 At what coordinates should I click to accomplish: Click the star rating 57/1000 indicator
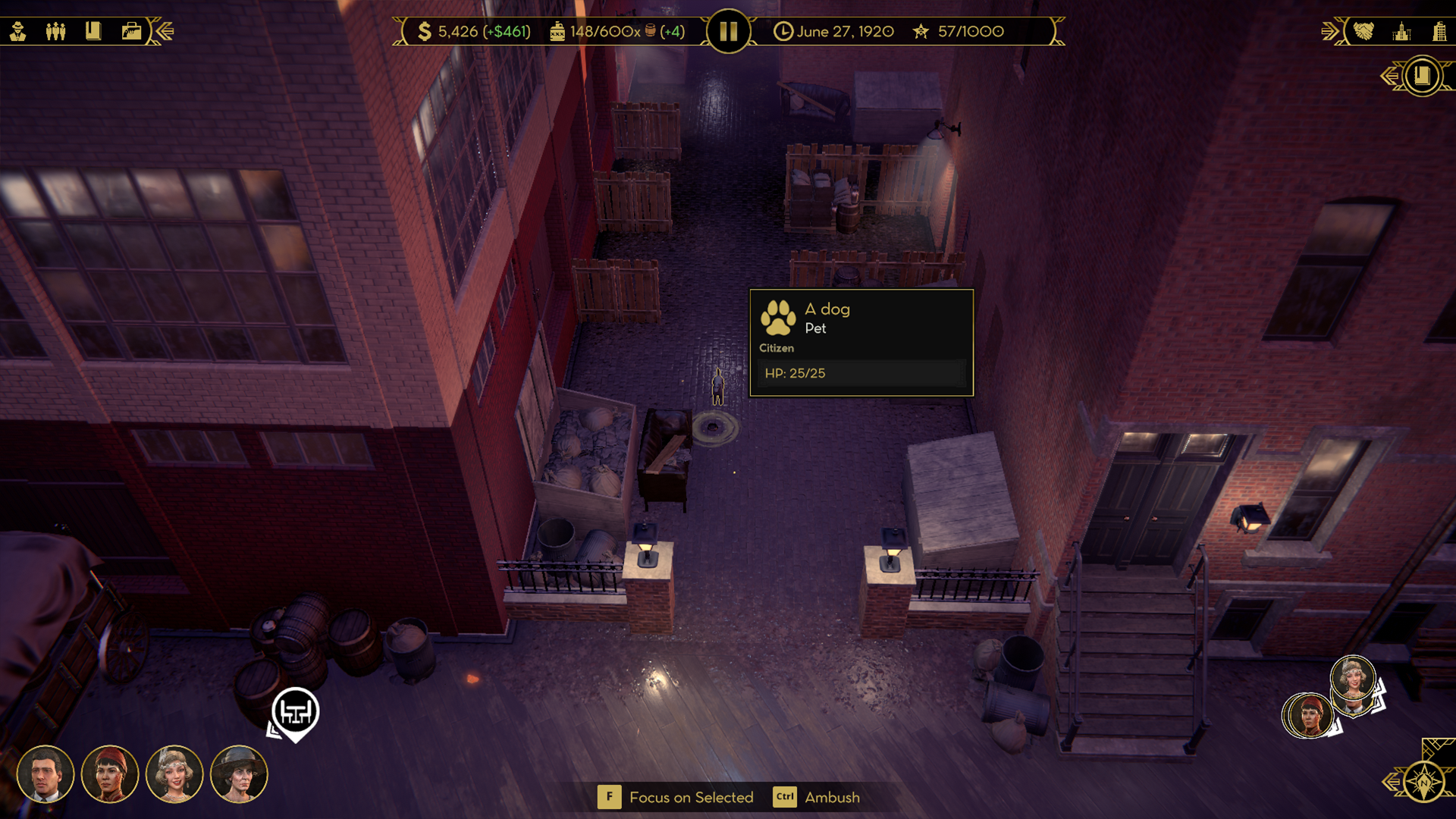[x=955, y=32]
